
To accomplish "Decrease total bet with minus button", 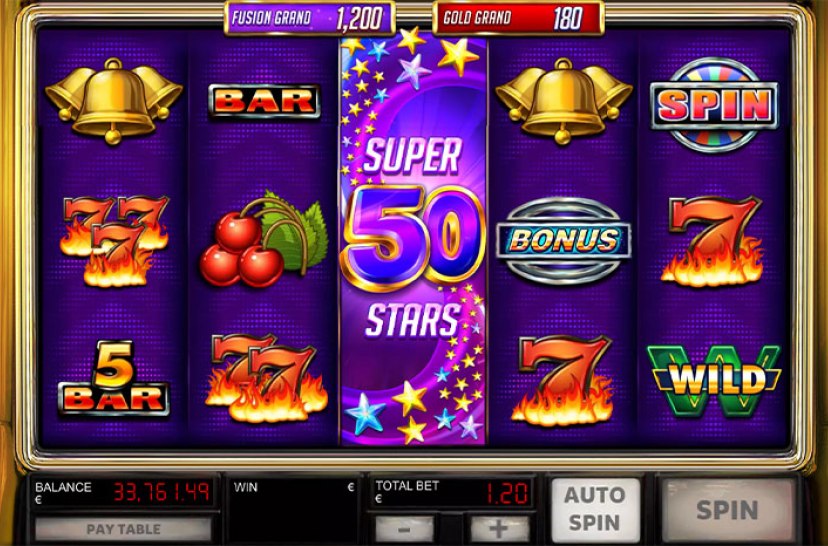I will tap(403, 529).
